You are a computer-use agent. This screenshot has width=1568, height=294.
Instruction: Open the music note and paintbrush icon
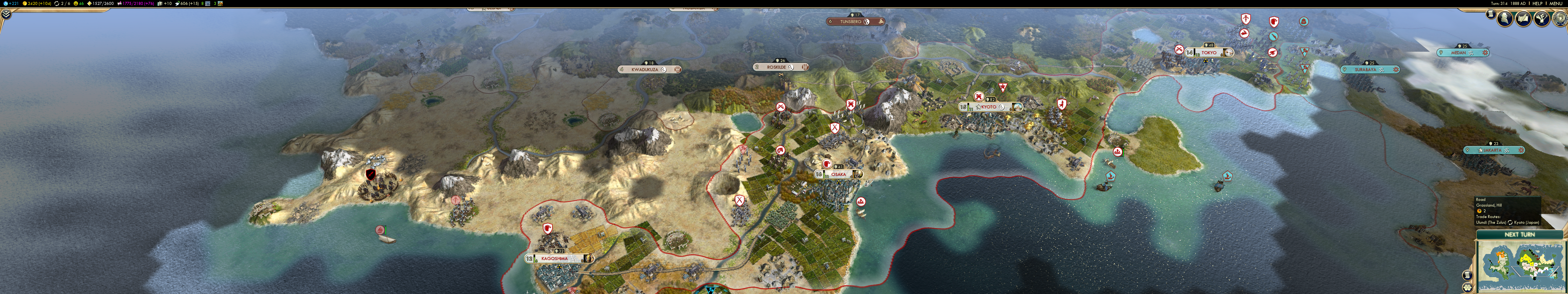point(1541,19)
